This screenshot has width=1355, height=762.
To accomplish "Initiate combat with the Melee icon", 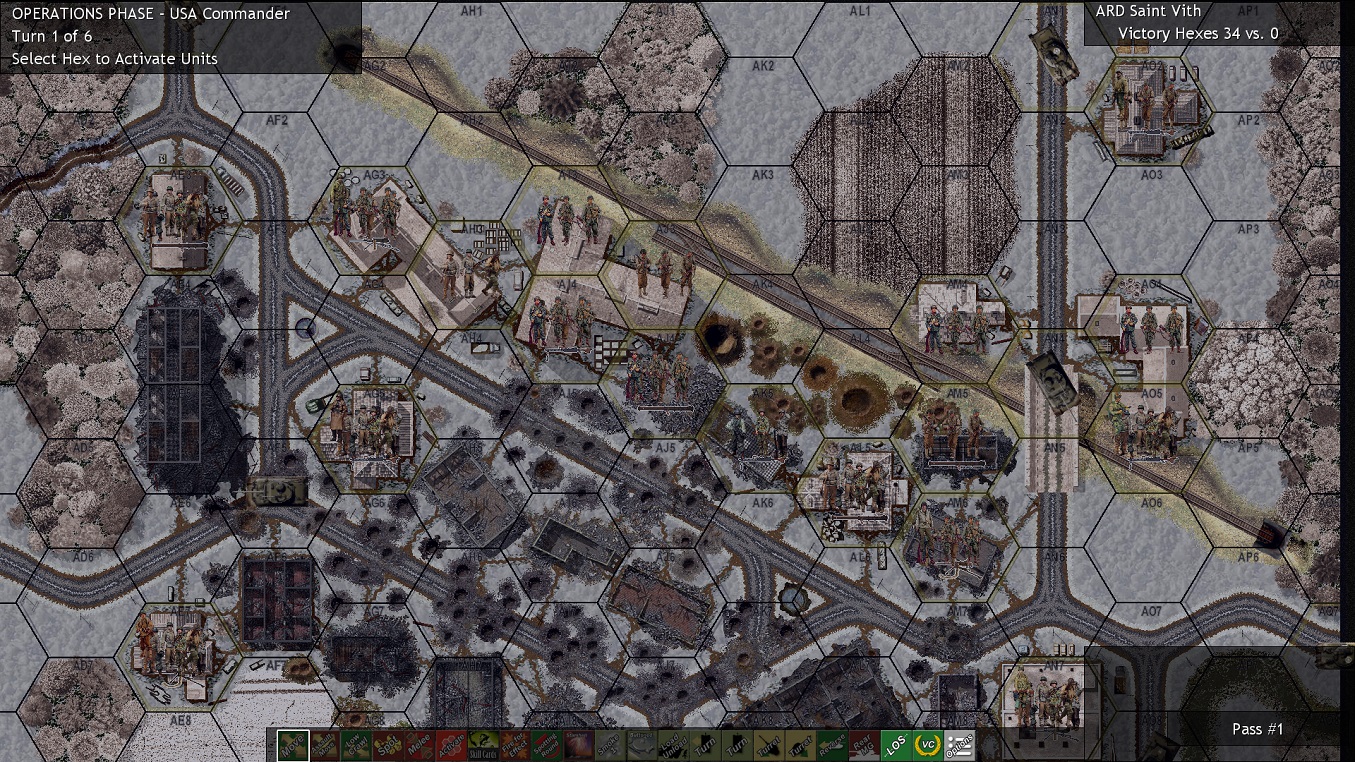I will (x=421, y=746).
